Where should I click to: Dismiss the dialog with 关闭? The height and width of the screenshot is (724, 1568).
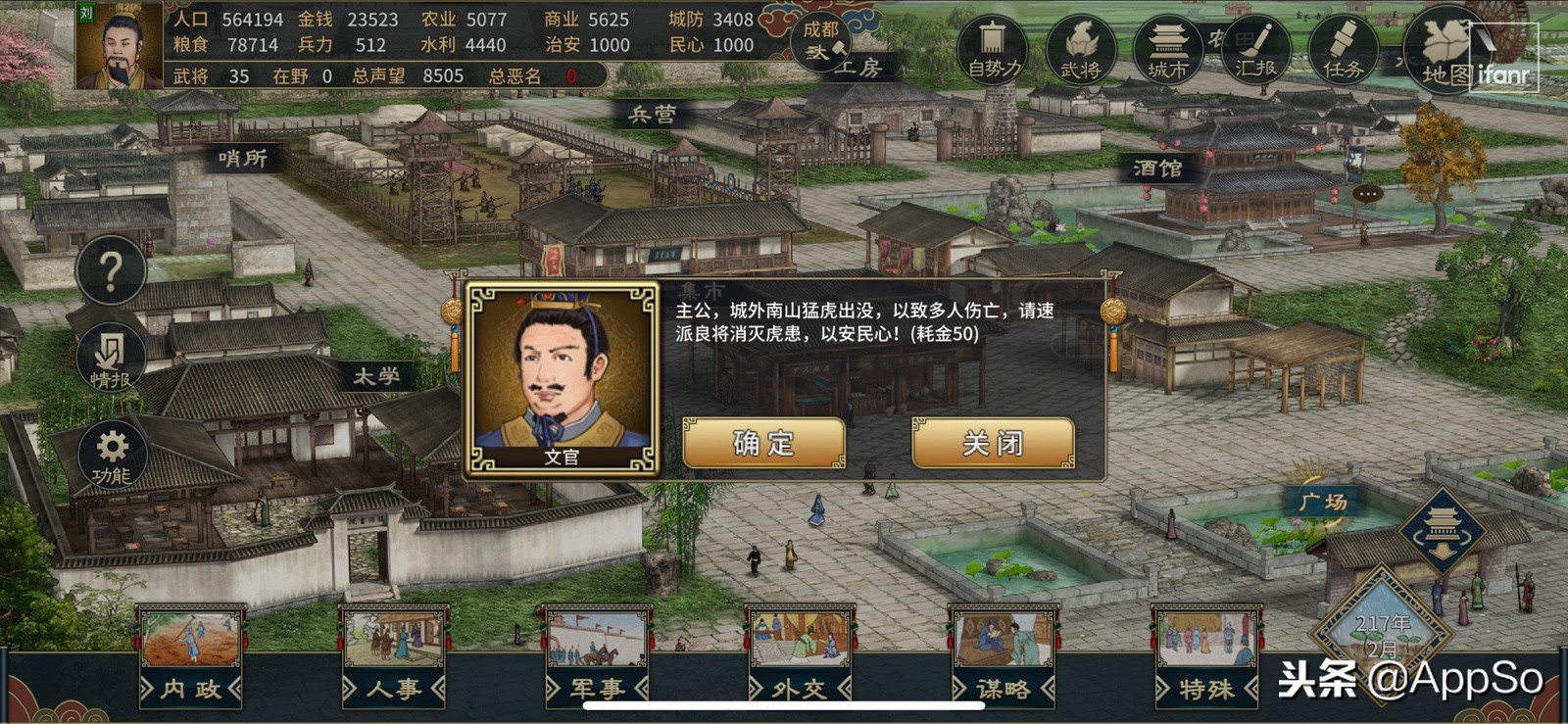[x=992, y=443]
